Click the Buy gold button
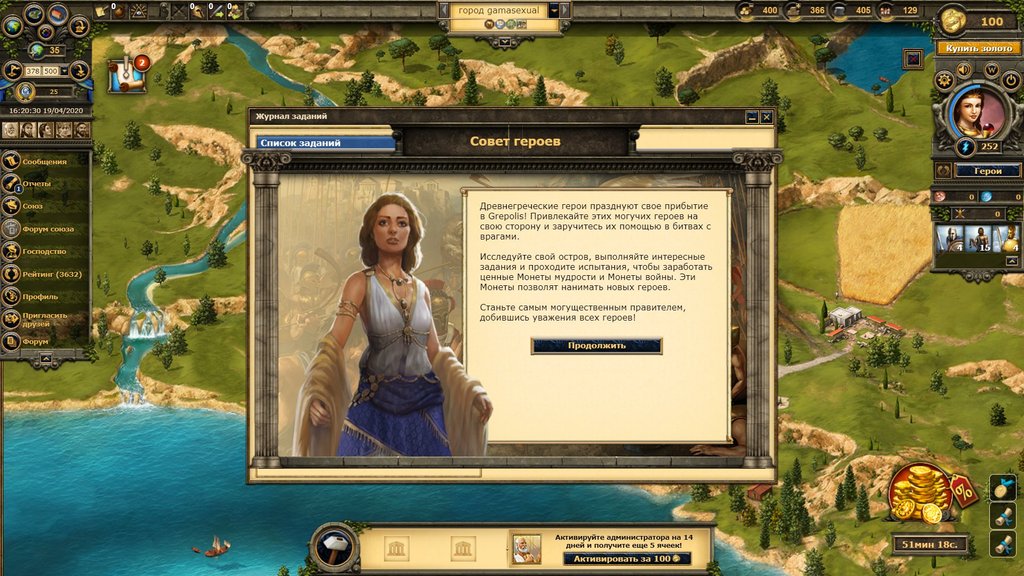Image resolution: width=1024 pixels, height=576 pixels. coord(977,48)
